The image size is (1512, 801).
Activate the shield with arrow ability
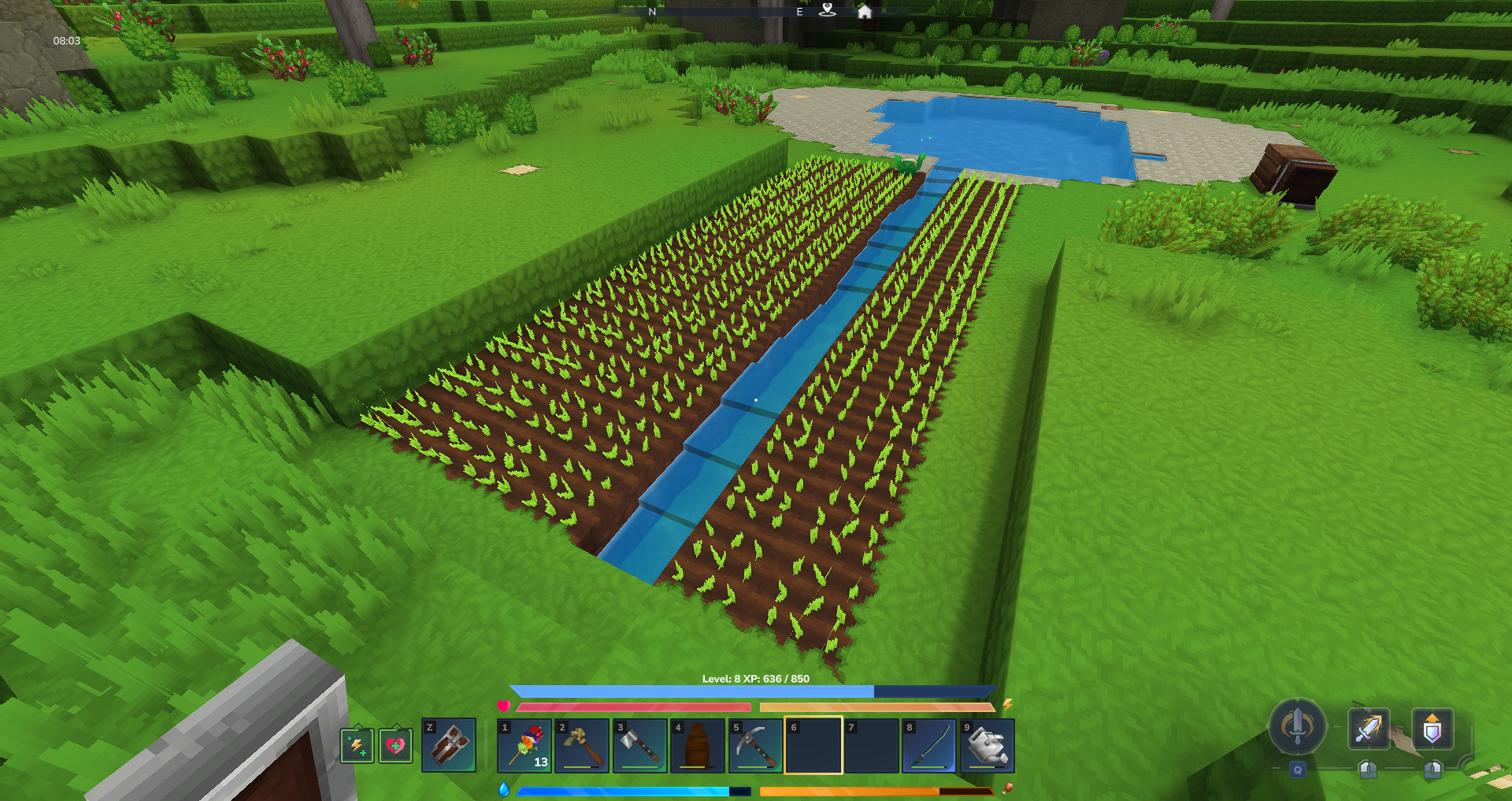coord(1432,729)
